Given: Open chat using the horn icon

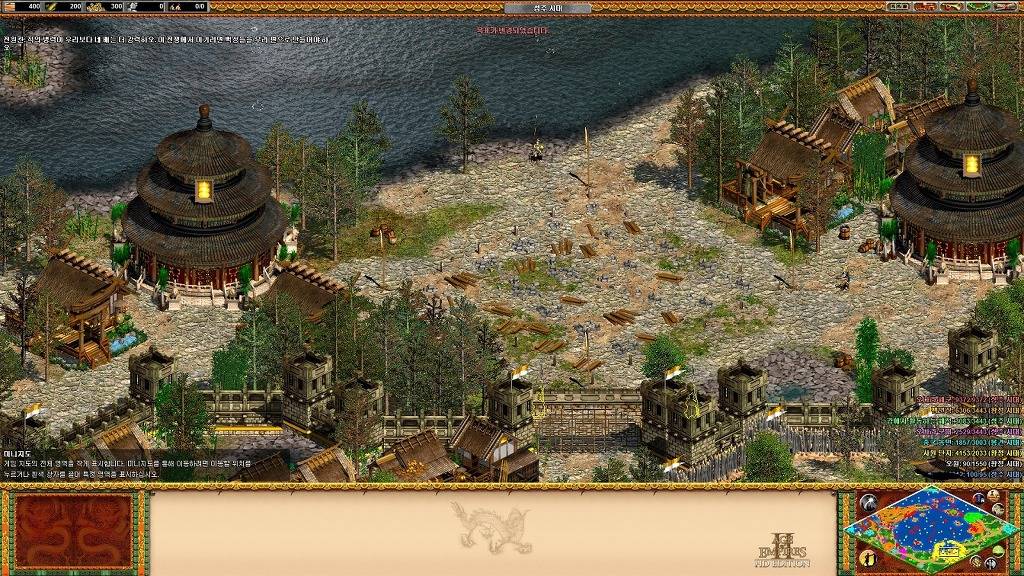Looking at the screenshot, I should (952, 7).
